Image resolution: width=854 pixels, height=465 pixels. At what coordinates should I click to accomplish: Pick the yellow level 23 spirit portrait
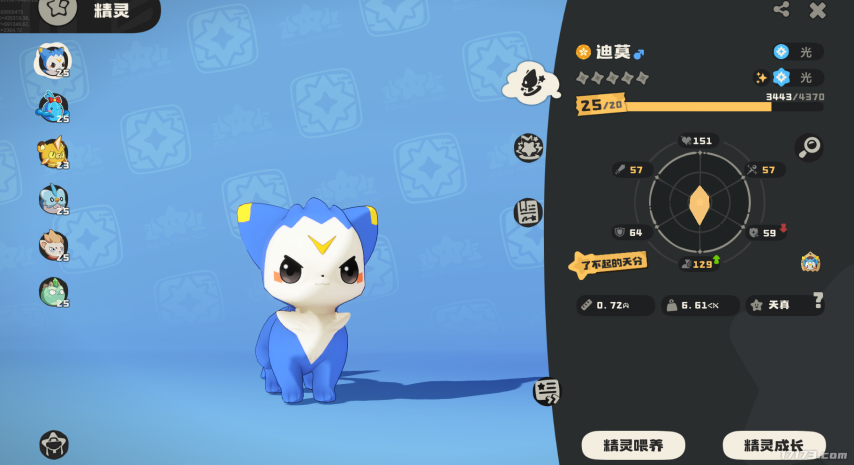[x=52, y=152]
